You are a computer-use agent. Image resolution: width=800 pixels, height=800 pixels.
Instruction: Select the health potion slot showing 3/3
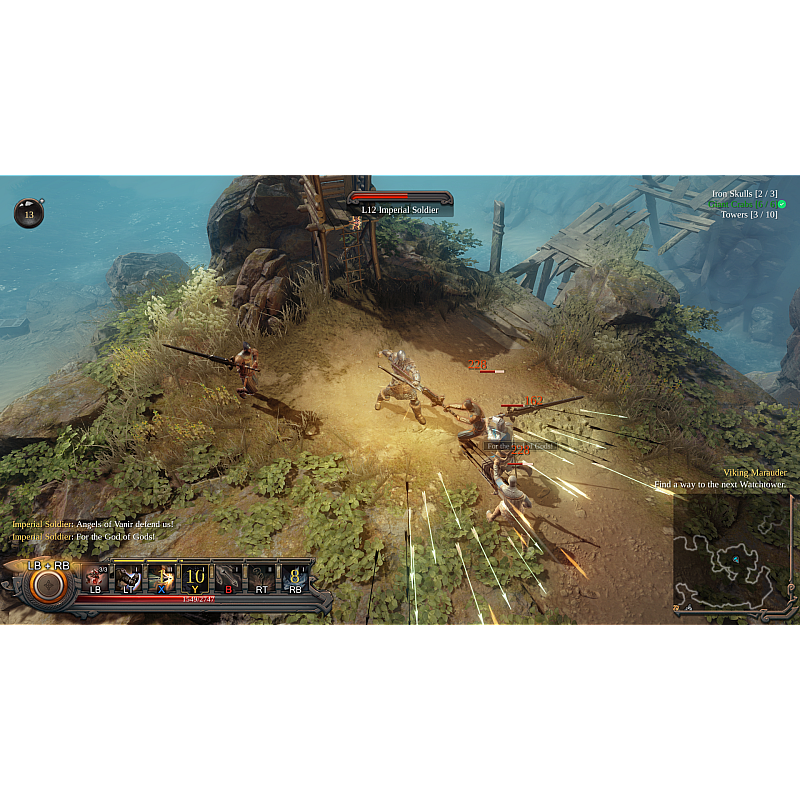pyautogui.click(x=96, y=578)
